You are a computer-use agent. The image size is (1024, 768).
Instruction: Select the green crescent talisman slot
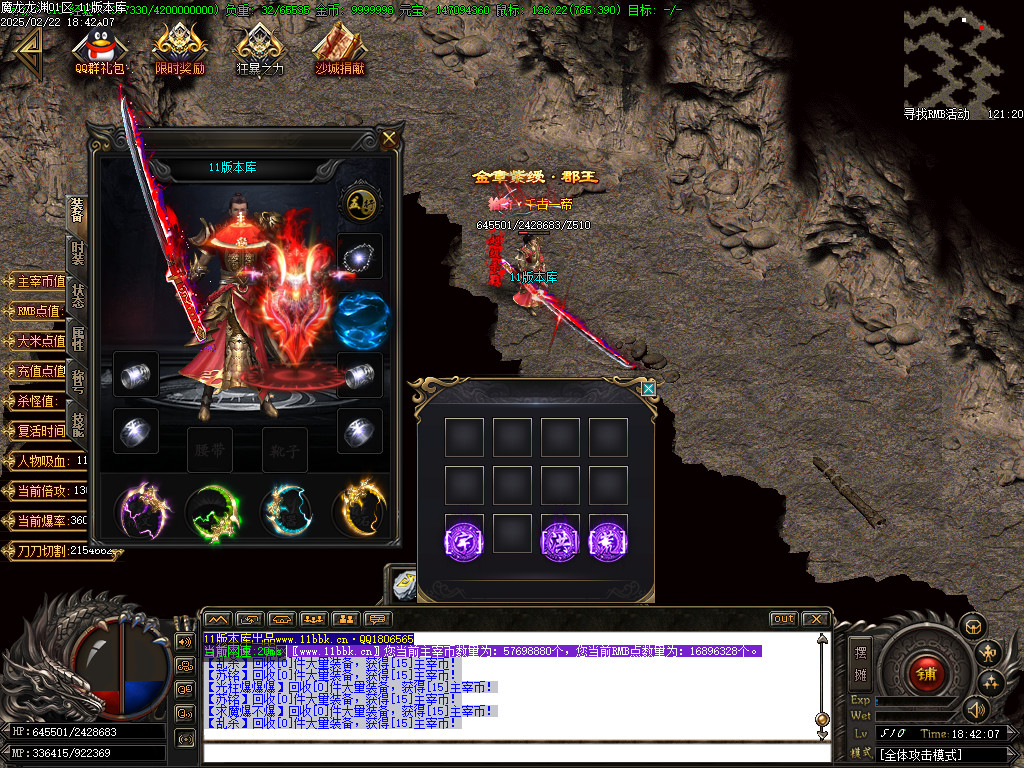212,511
